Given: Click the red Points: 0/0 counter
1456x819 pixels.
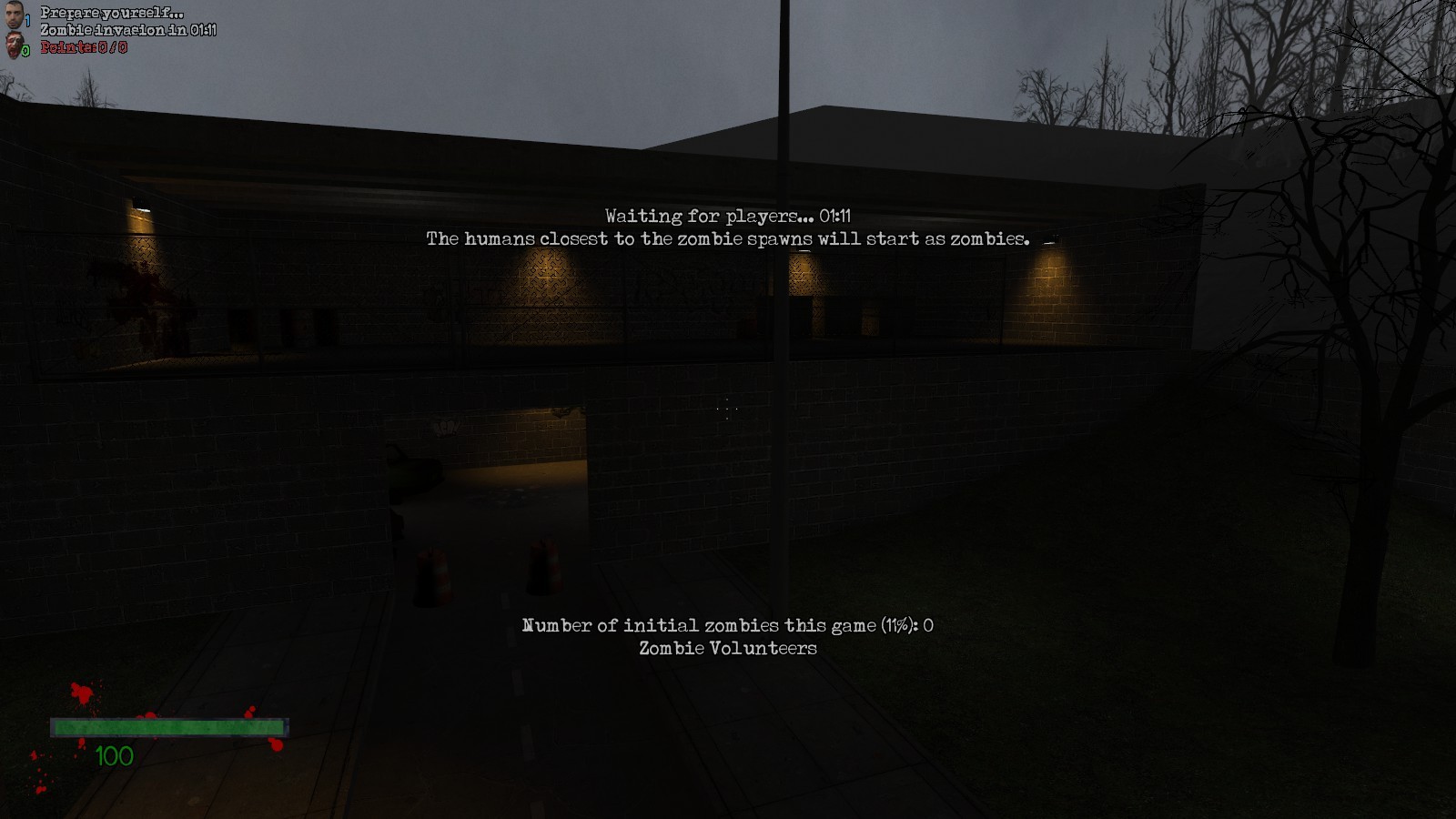Looking at the screenshot, I should 82,46.
